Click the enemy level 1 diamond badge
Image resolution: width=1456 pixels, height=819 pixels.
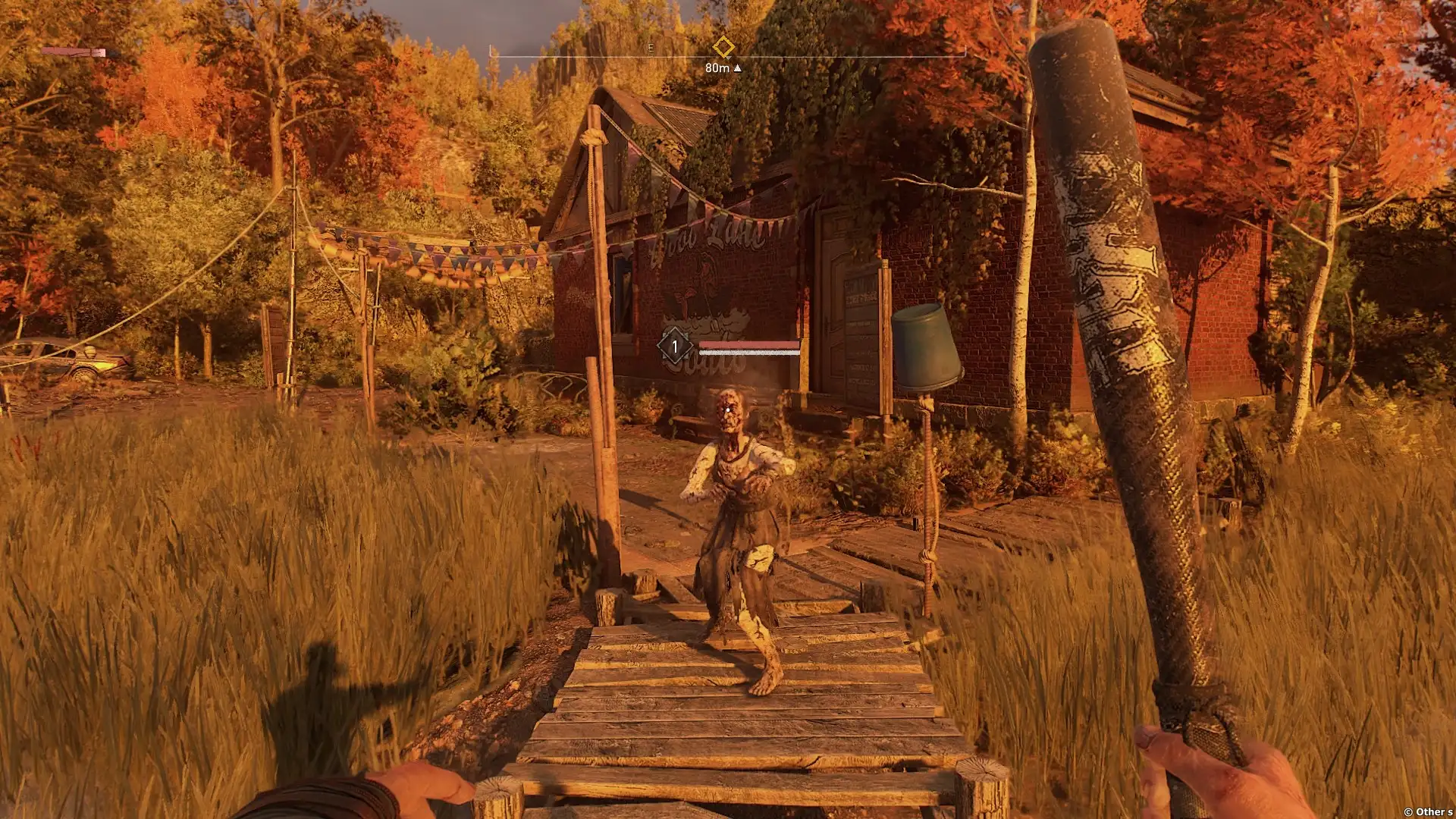[674, 347]
